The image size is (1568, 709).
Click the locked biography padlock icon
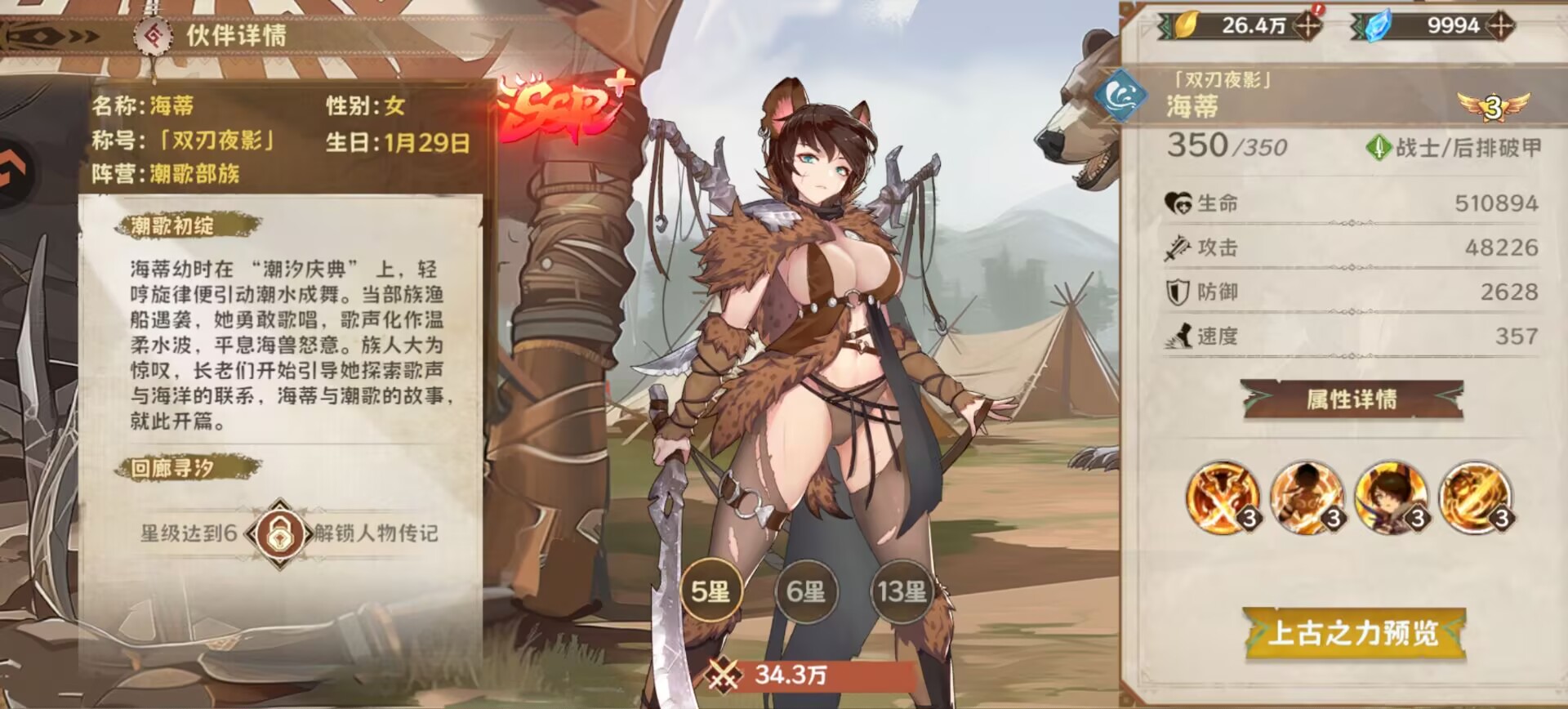[x=279, y=533]
